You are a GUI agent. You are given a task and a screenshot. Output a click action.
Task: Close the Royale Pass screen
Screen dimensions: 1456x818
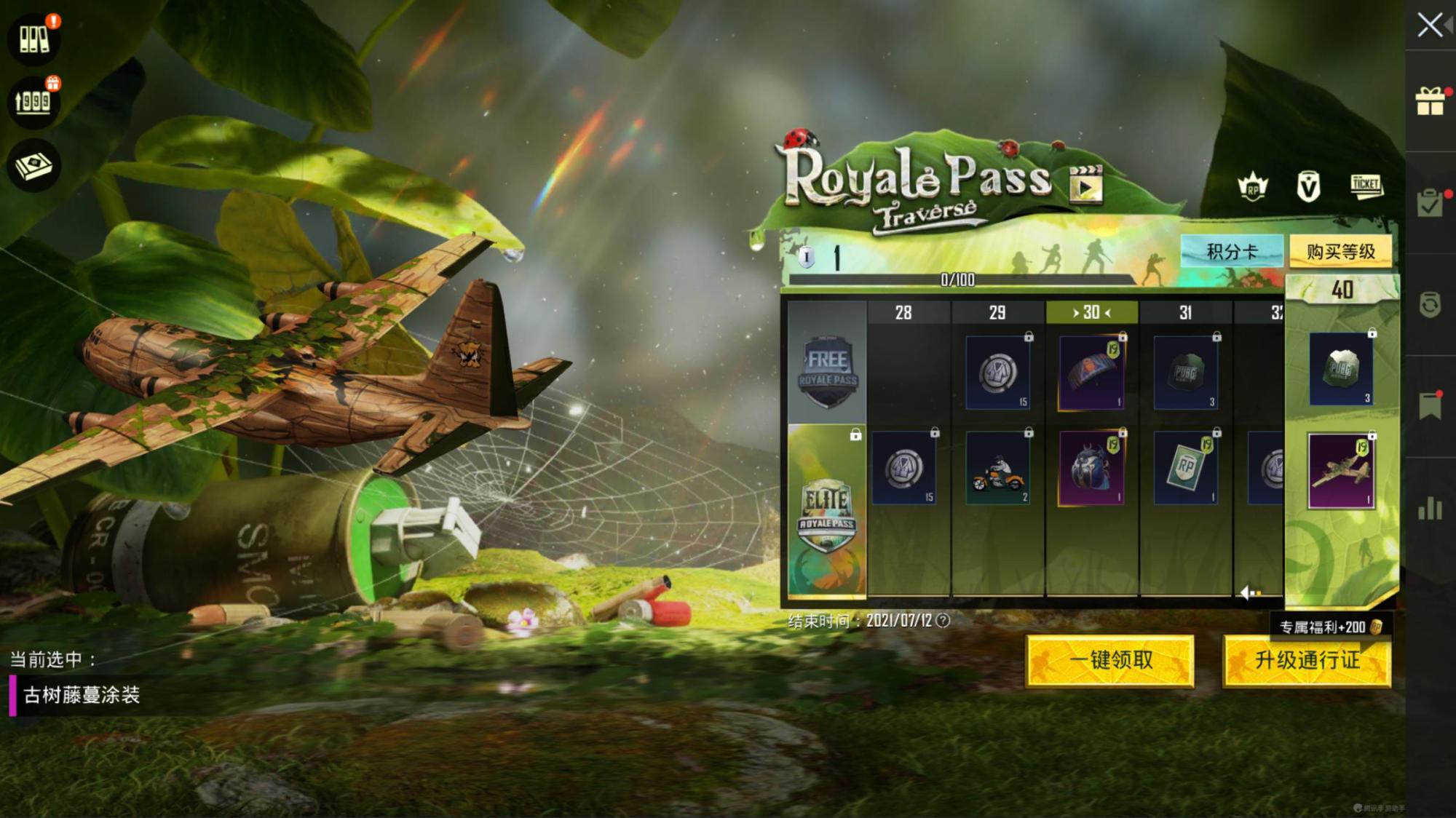tap(1430, 25)
